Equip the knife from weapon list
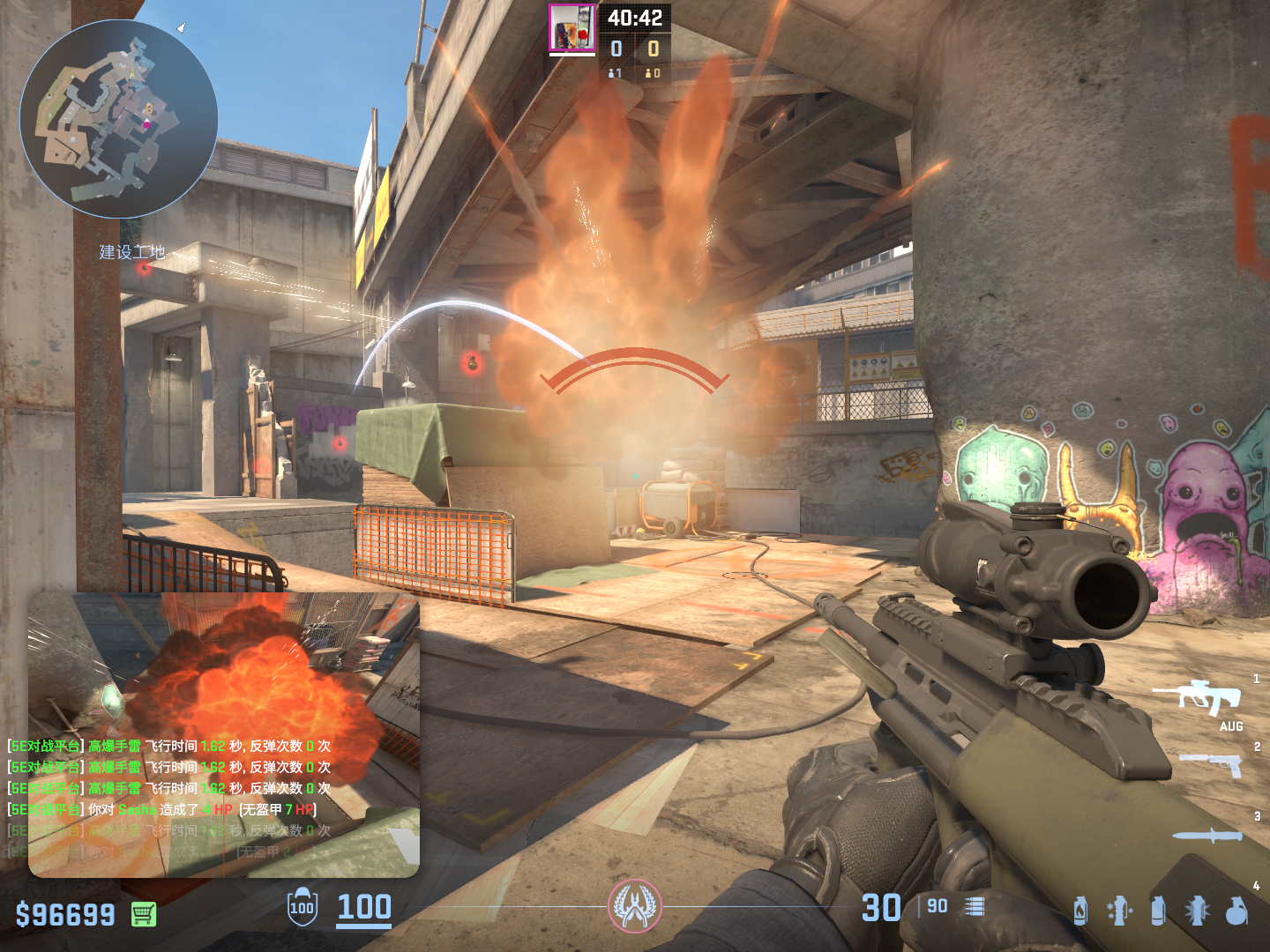Image resolution: width=1270 pixels, height=952 pixels. 1206,835
